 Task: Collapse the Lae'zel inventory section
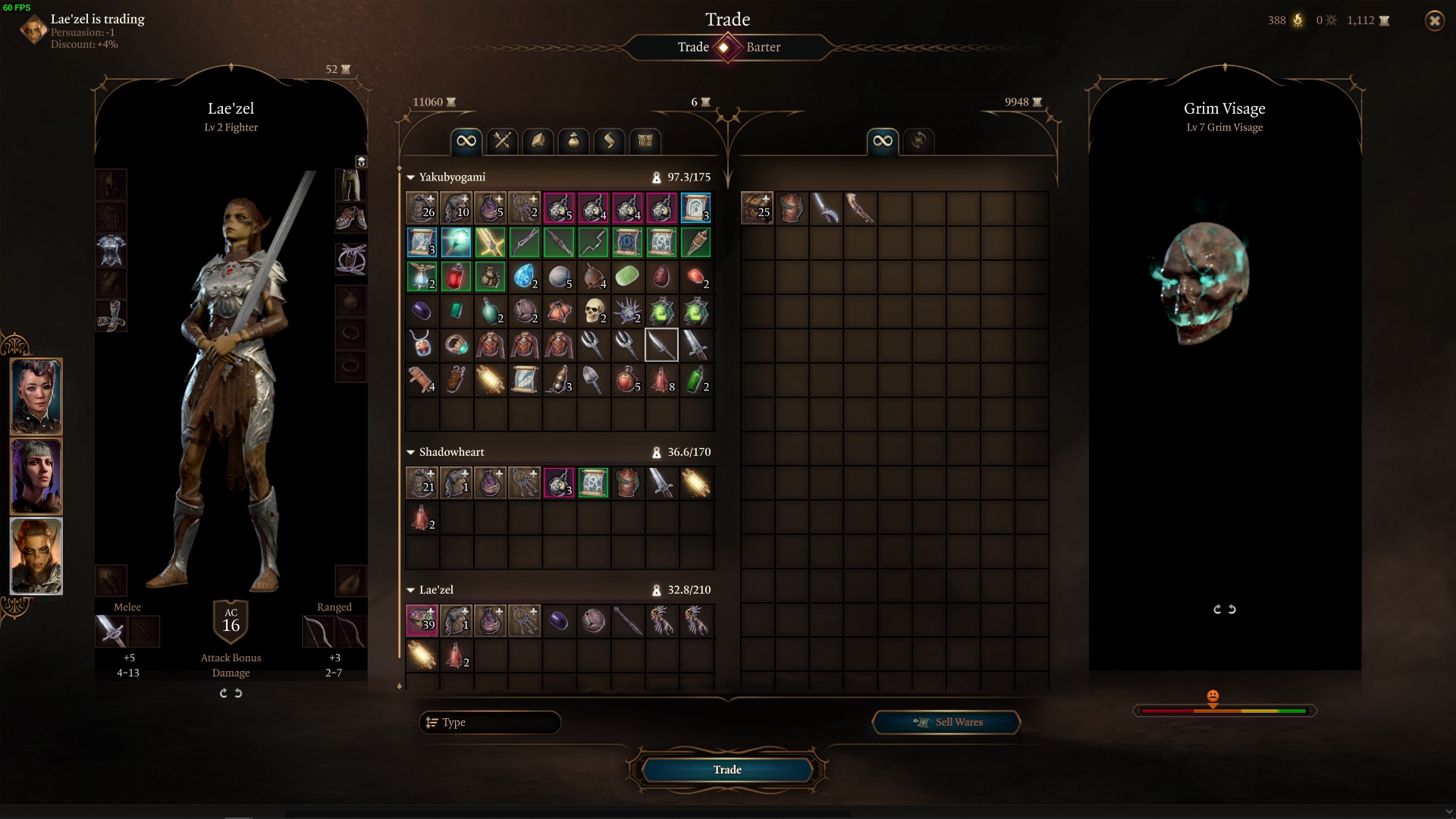[411, 590]
